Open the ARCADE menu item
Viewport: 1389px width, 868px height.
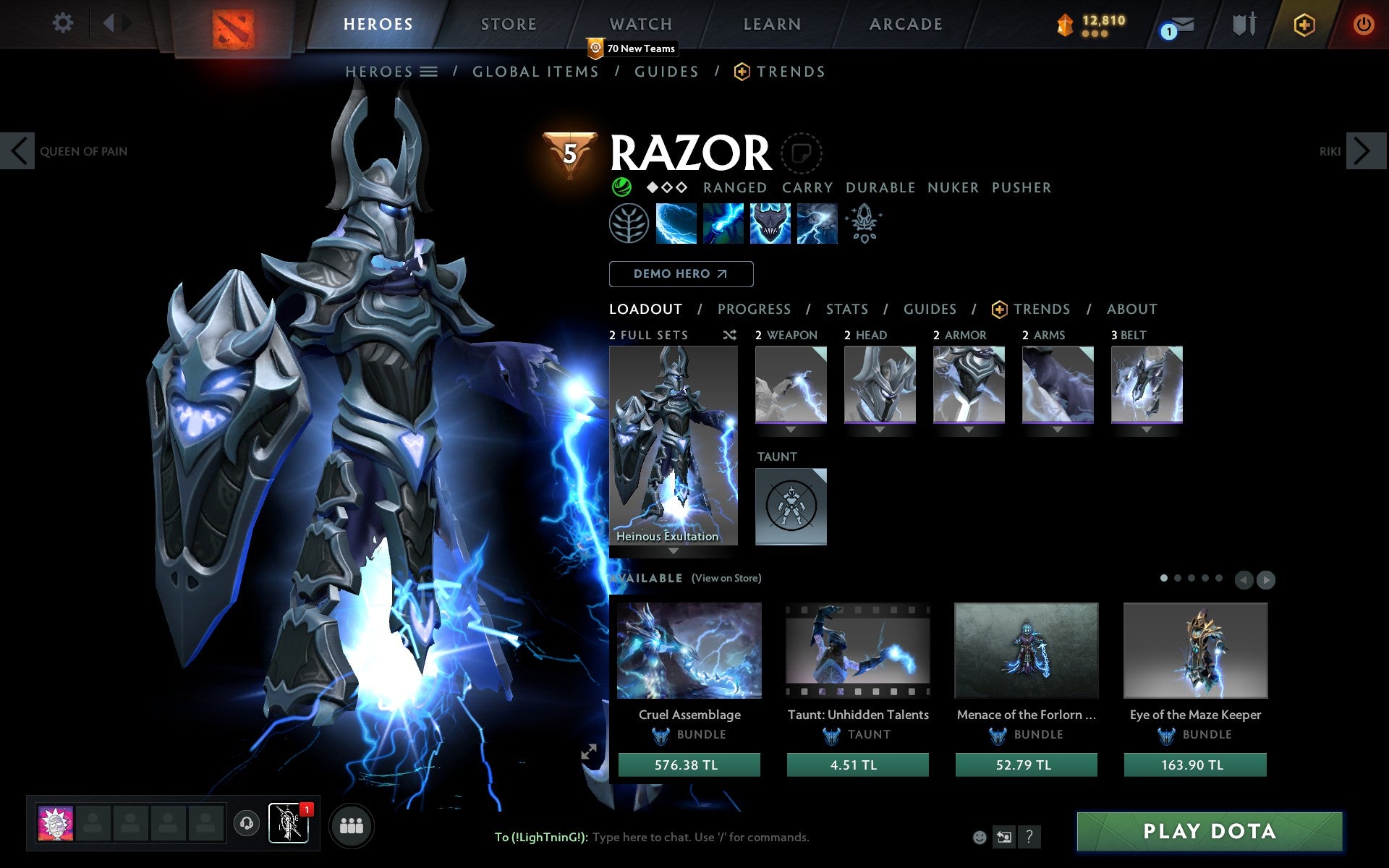point(905,24)
